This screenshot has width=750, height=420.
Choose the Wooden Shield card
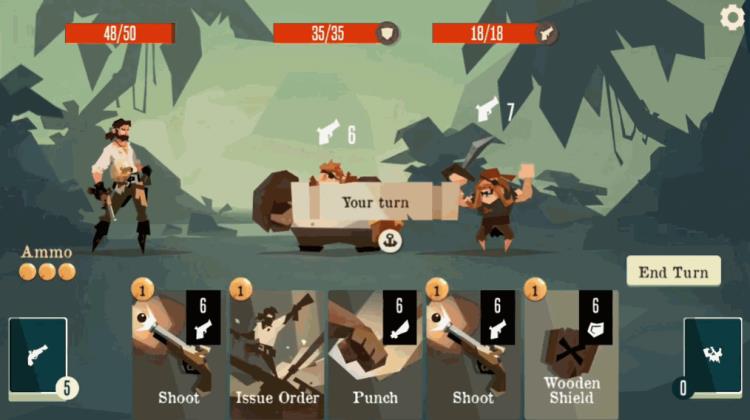tap(571, 350)
